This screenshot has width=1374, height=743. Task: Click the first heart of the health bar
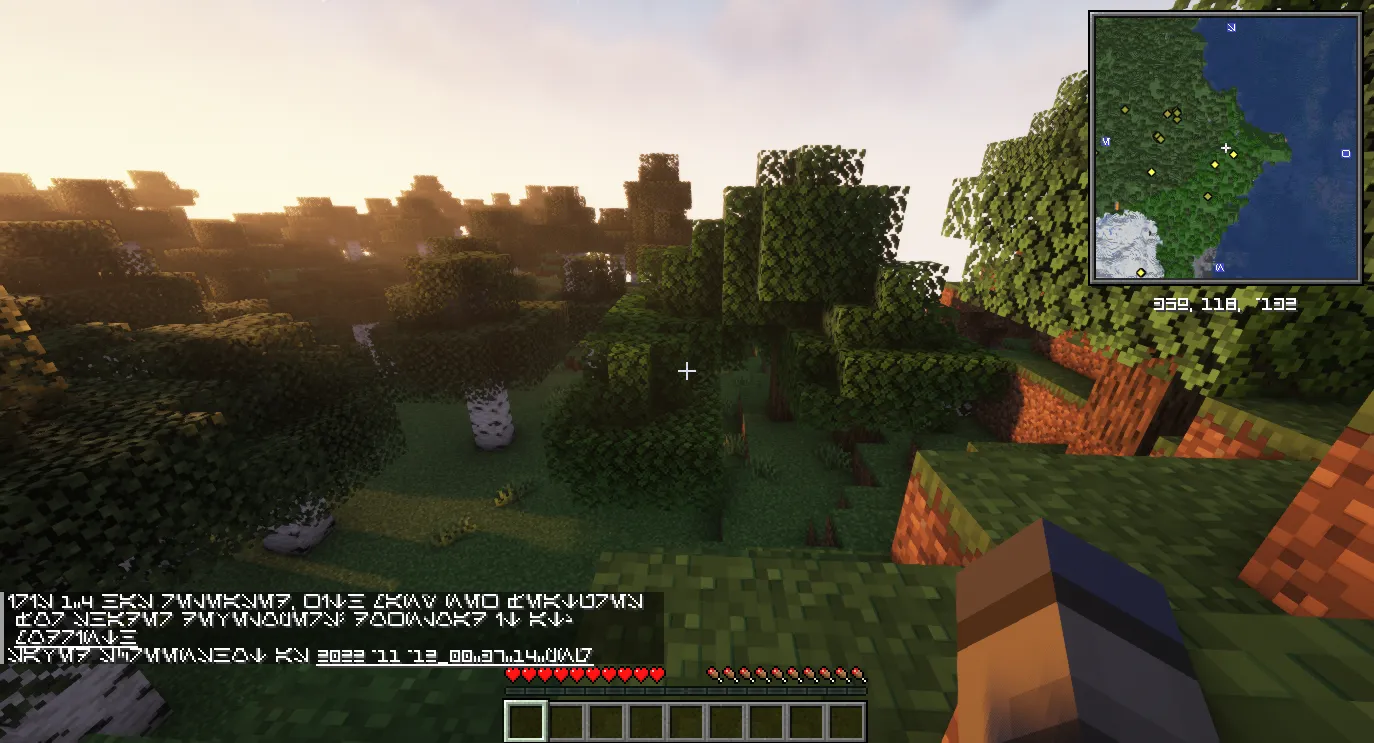512,673
